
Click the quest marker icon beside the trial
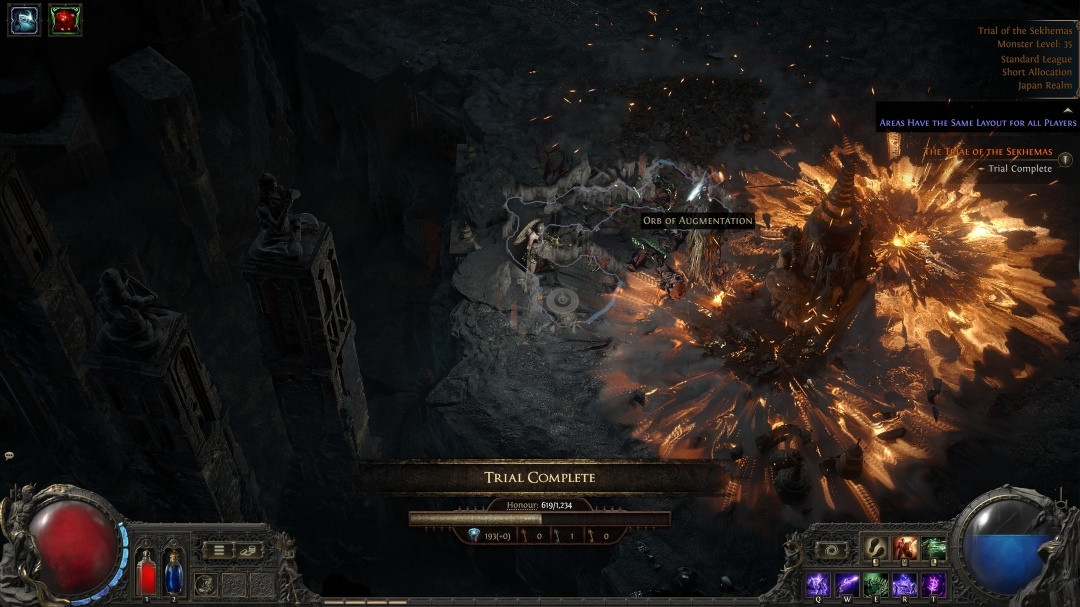point(1066,159)
